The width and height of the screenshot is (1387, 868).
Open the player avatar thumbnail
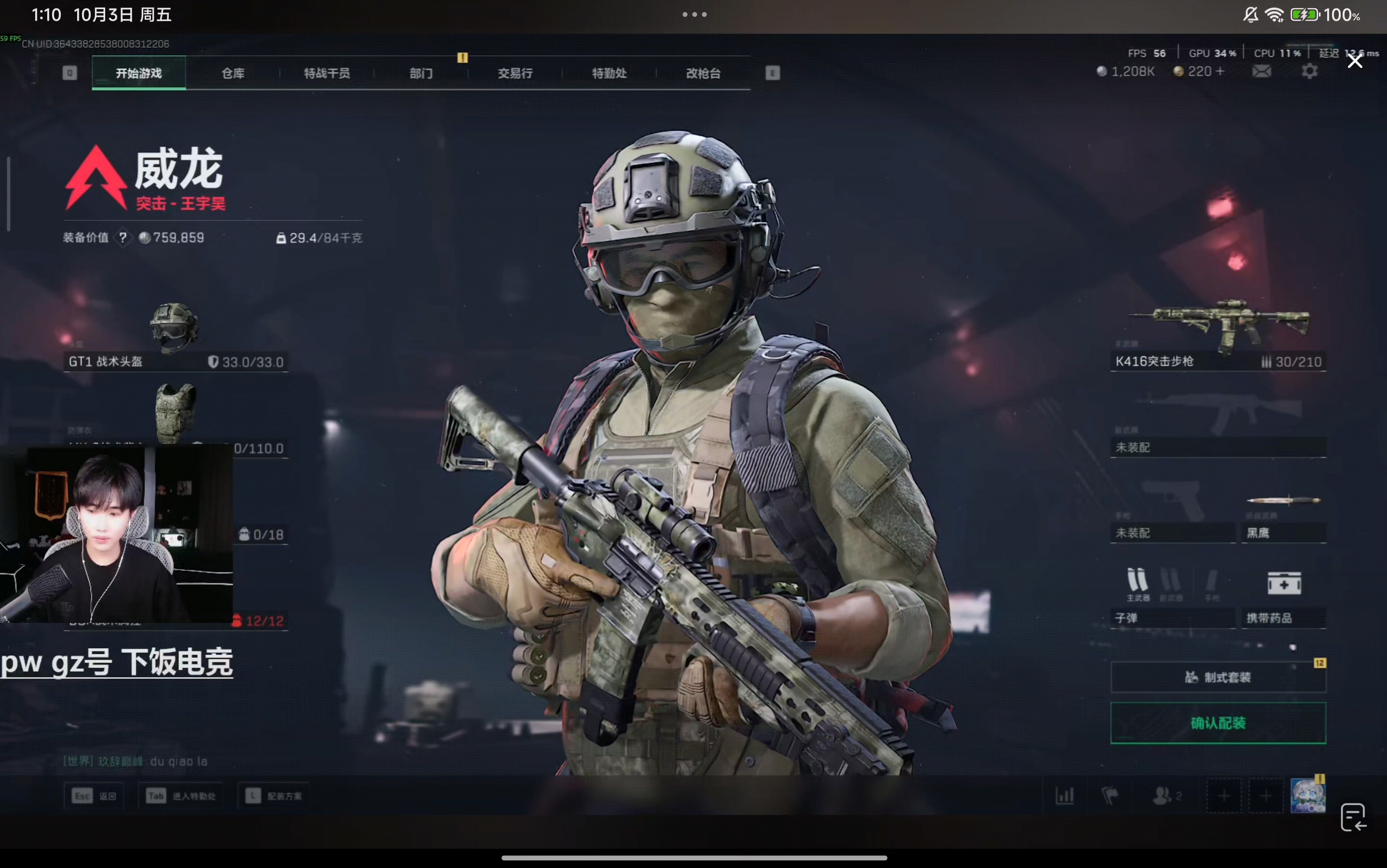pos(1307,796)
